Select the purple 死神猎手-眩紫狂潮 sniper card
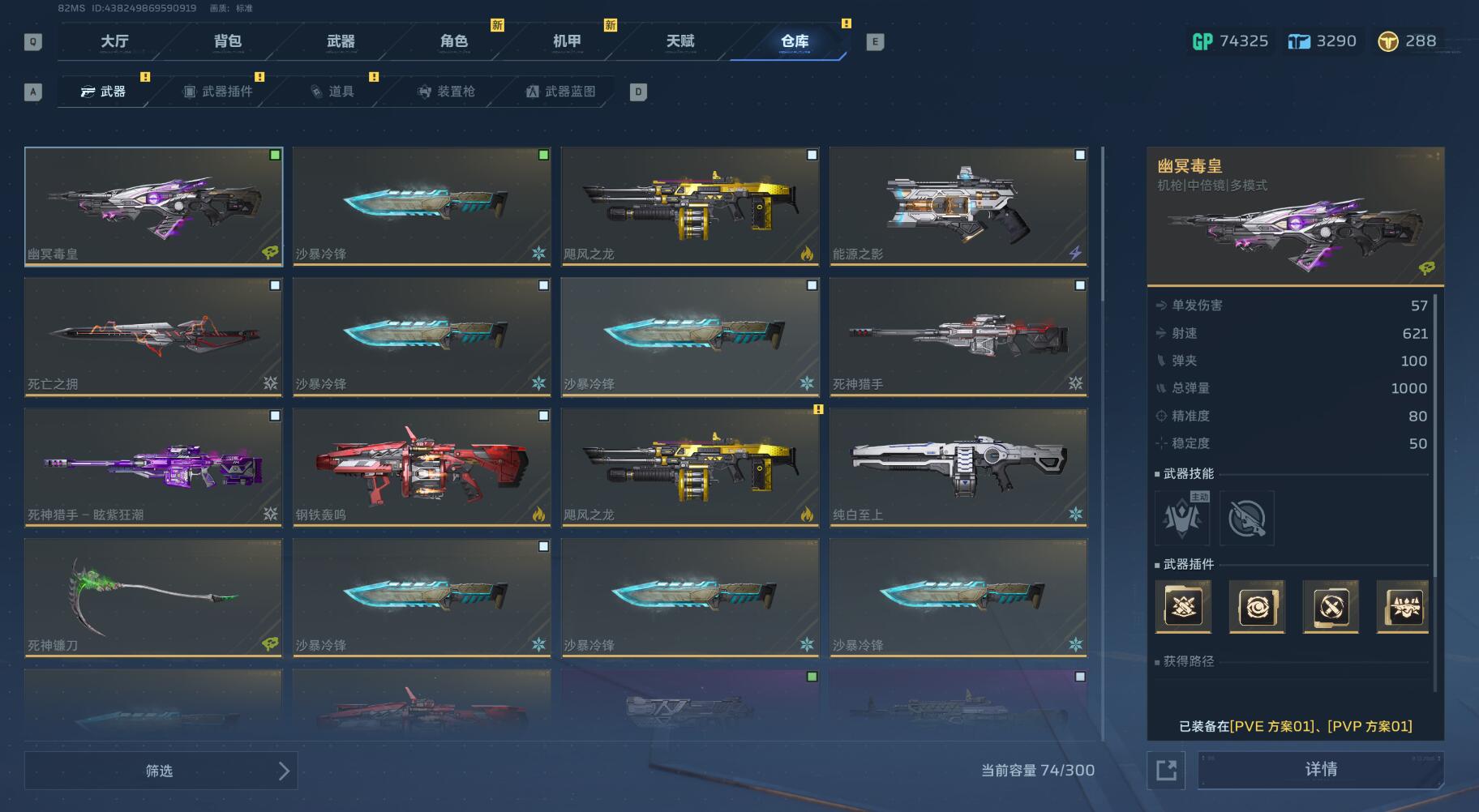 153,467
